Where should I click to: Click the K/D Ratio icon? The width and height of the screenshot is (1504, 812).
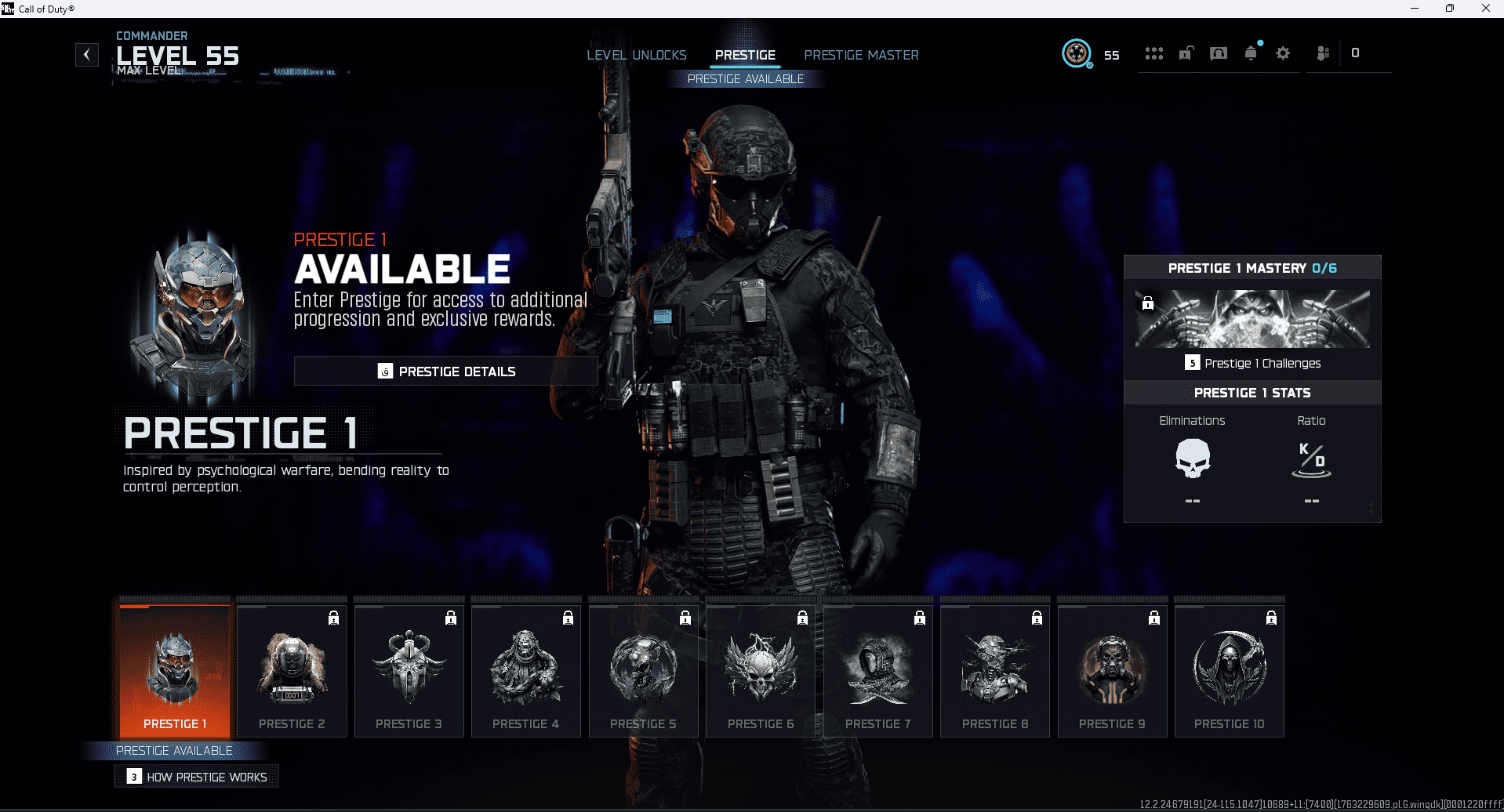1310,461
